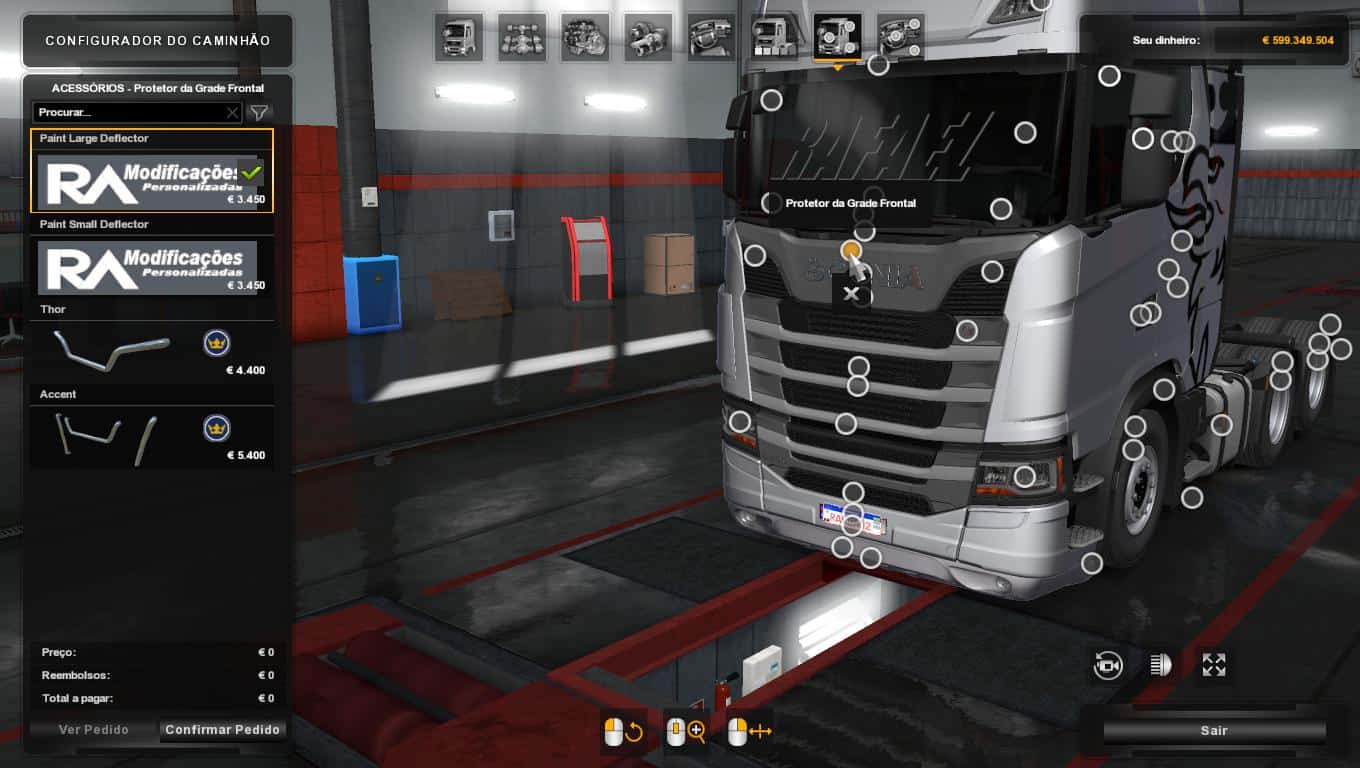Open the engine category tab
The width and height of the screenshot is (1360, 768).
click(x=585, y=37)
